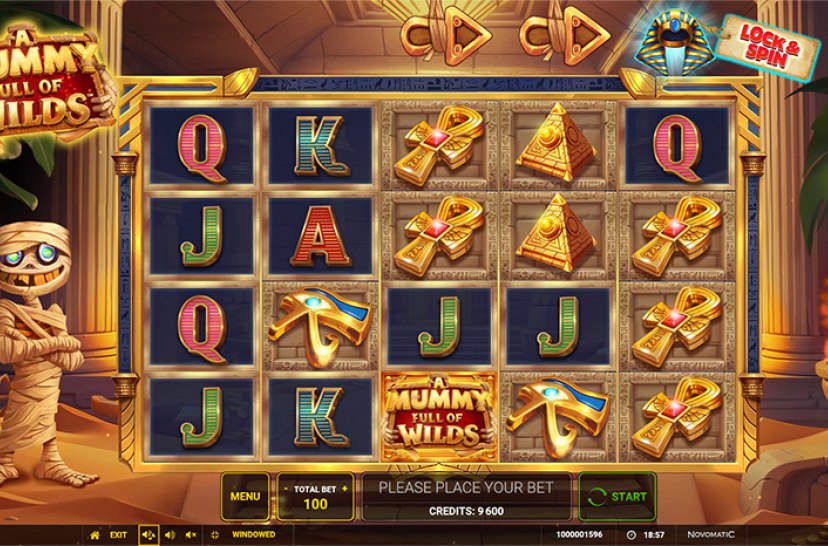Select the highlighted full-volume speaker icon
Viewport: 828px width, 546px height.
click(x=148, y=535)
